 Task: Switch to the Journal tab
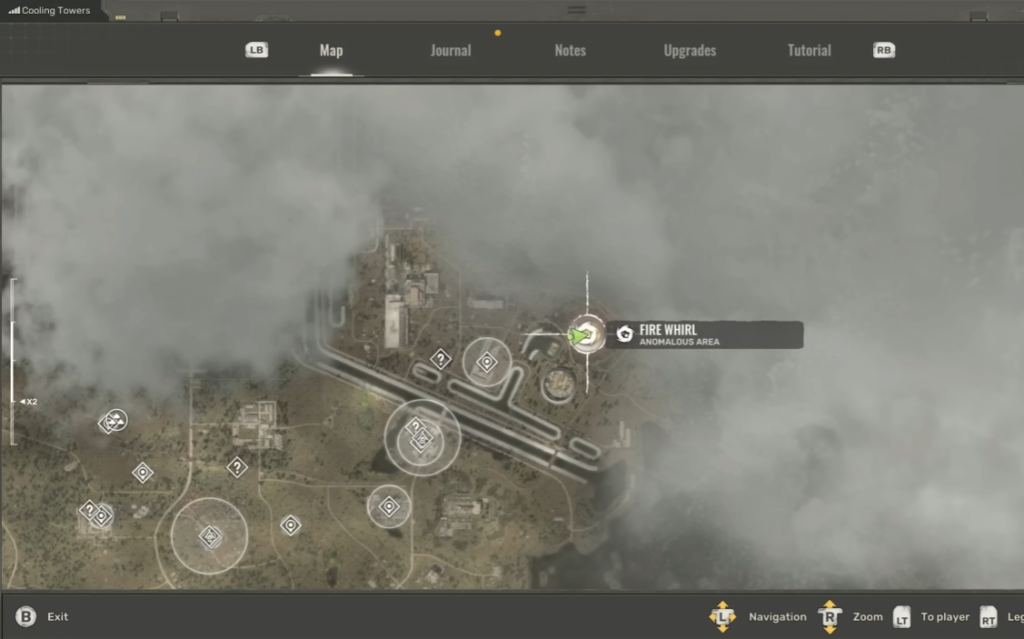(x=450, y=51)
